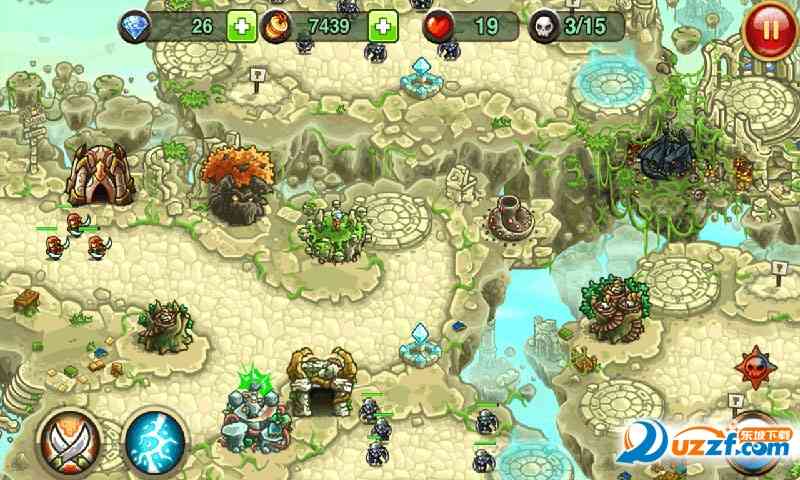
Task: Buy more gold using the green plus
Action: pos(384,26)
